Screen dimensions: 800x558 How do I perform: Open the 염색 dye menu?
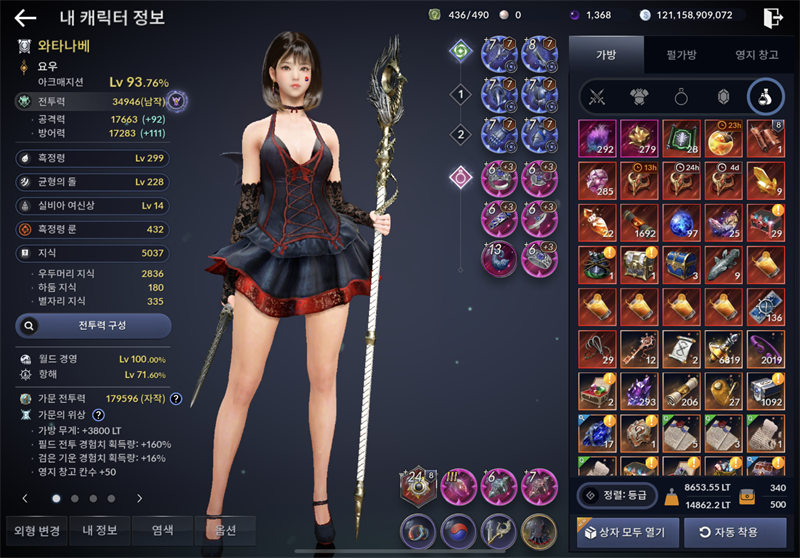click(163, 530)
